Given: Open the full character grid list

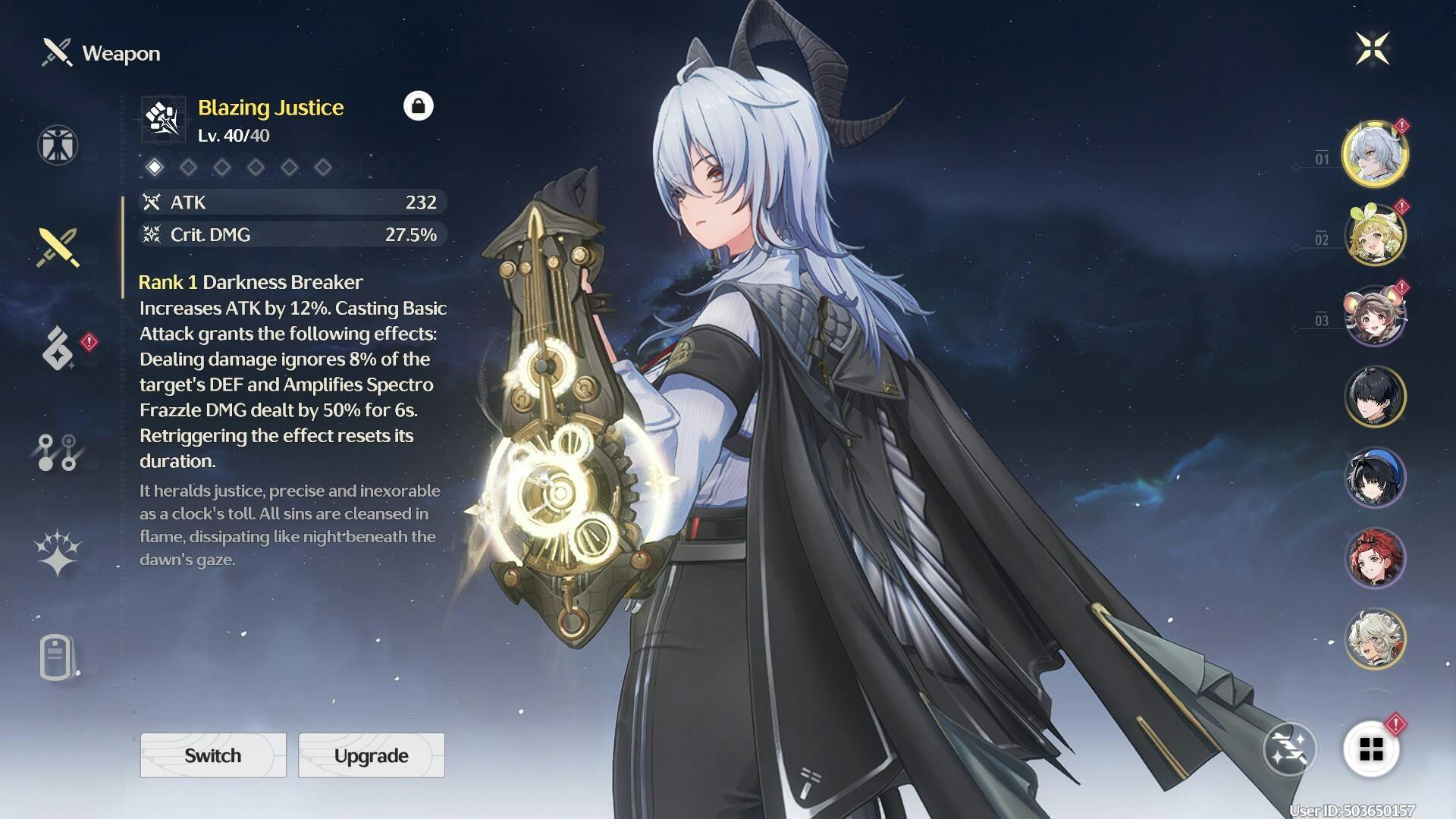Looking at the screenshot, I should coord(1371,749).
